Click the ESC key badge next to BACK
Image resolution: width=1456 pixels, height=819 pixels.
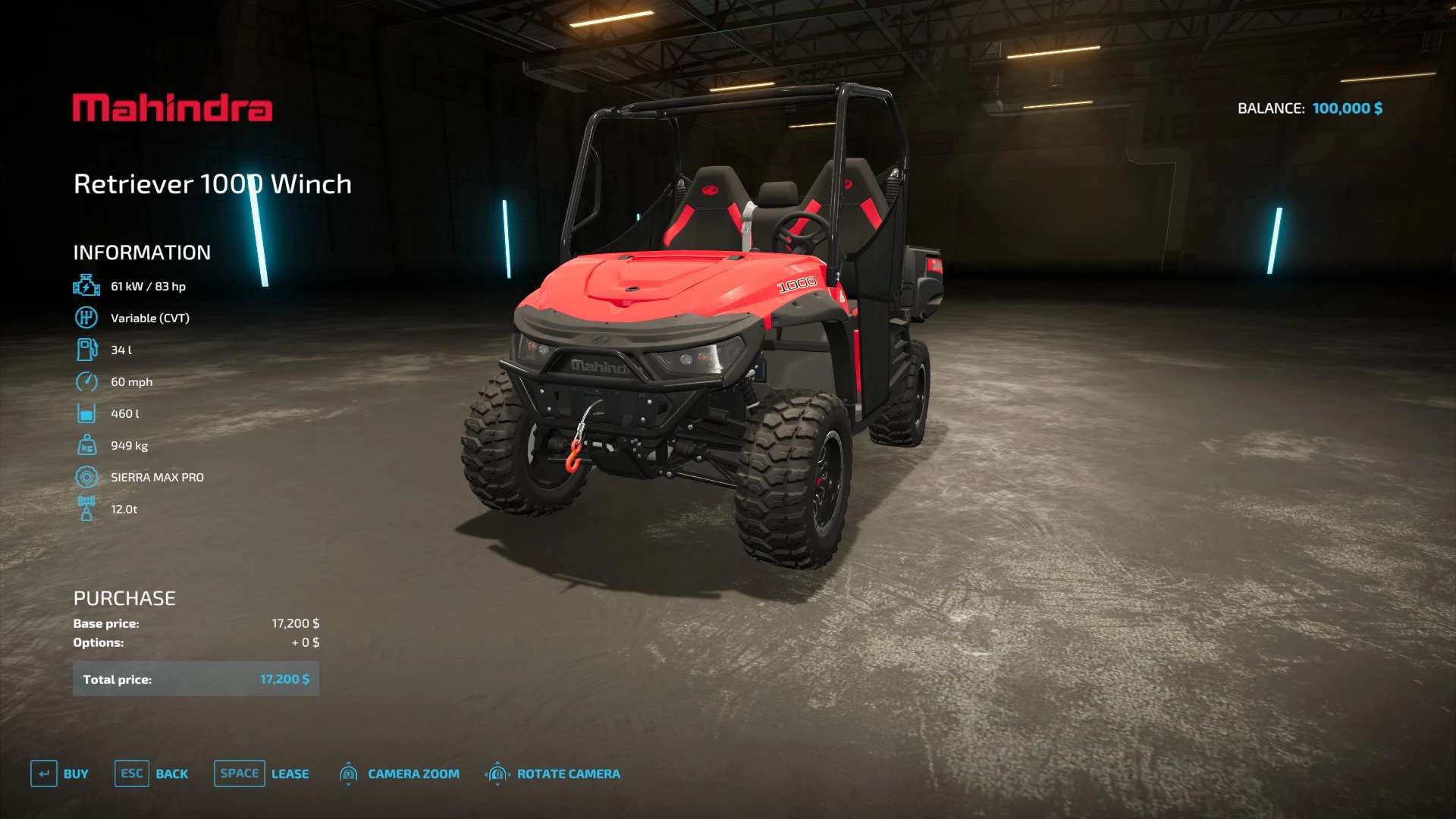click(x=130, y=773)
